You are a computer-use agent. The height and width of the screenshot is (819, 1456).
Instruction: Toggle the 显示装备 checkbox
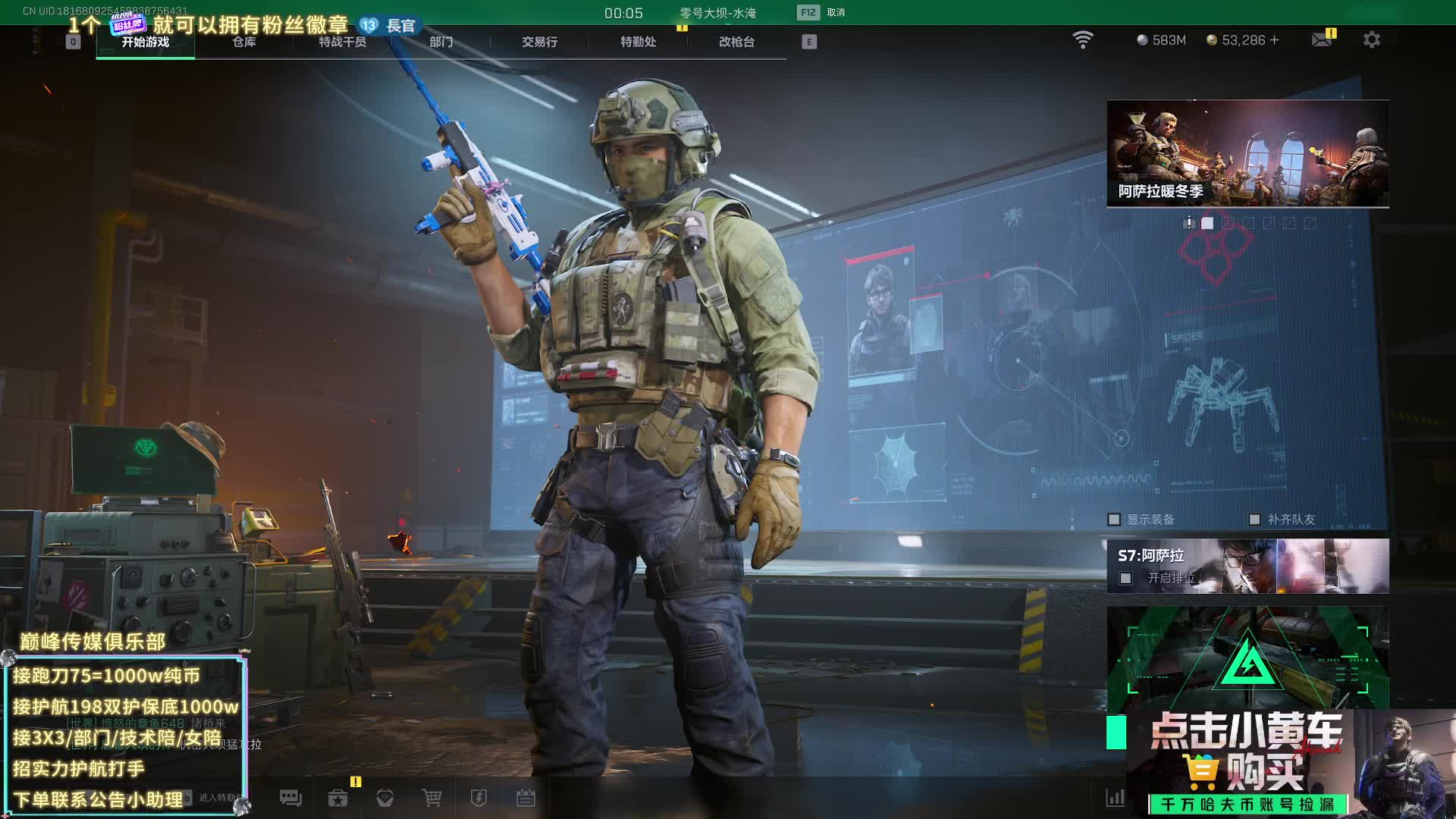[1114, 519]
